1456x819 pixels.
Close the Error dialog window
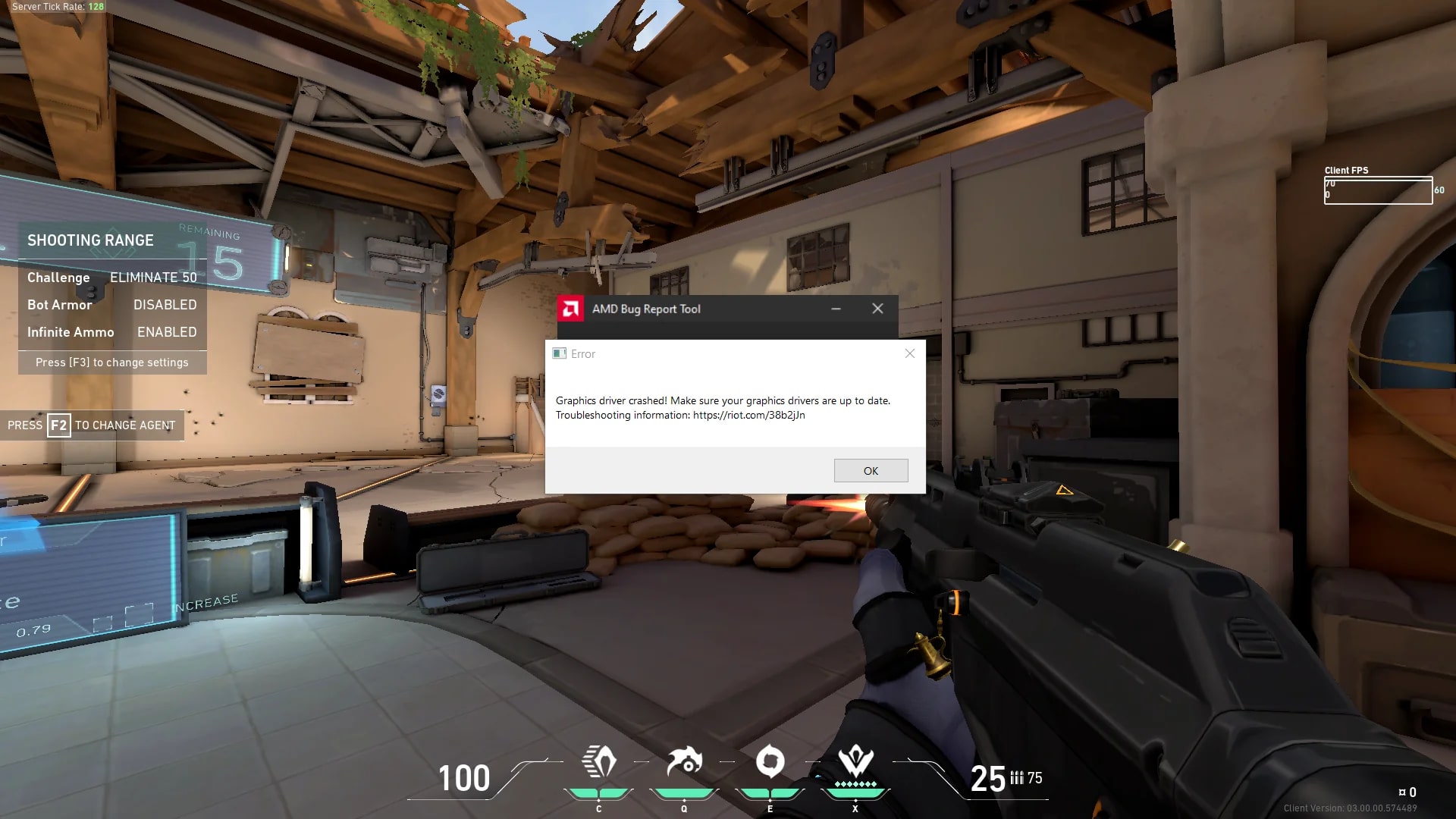[x=910, y=353]
